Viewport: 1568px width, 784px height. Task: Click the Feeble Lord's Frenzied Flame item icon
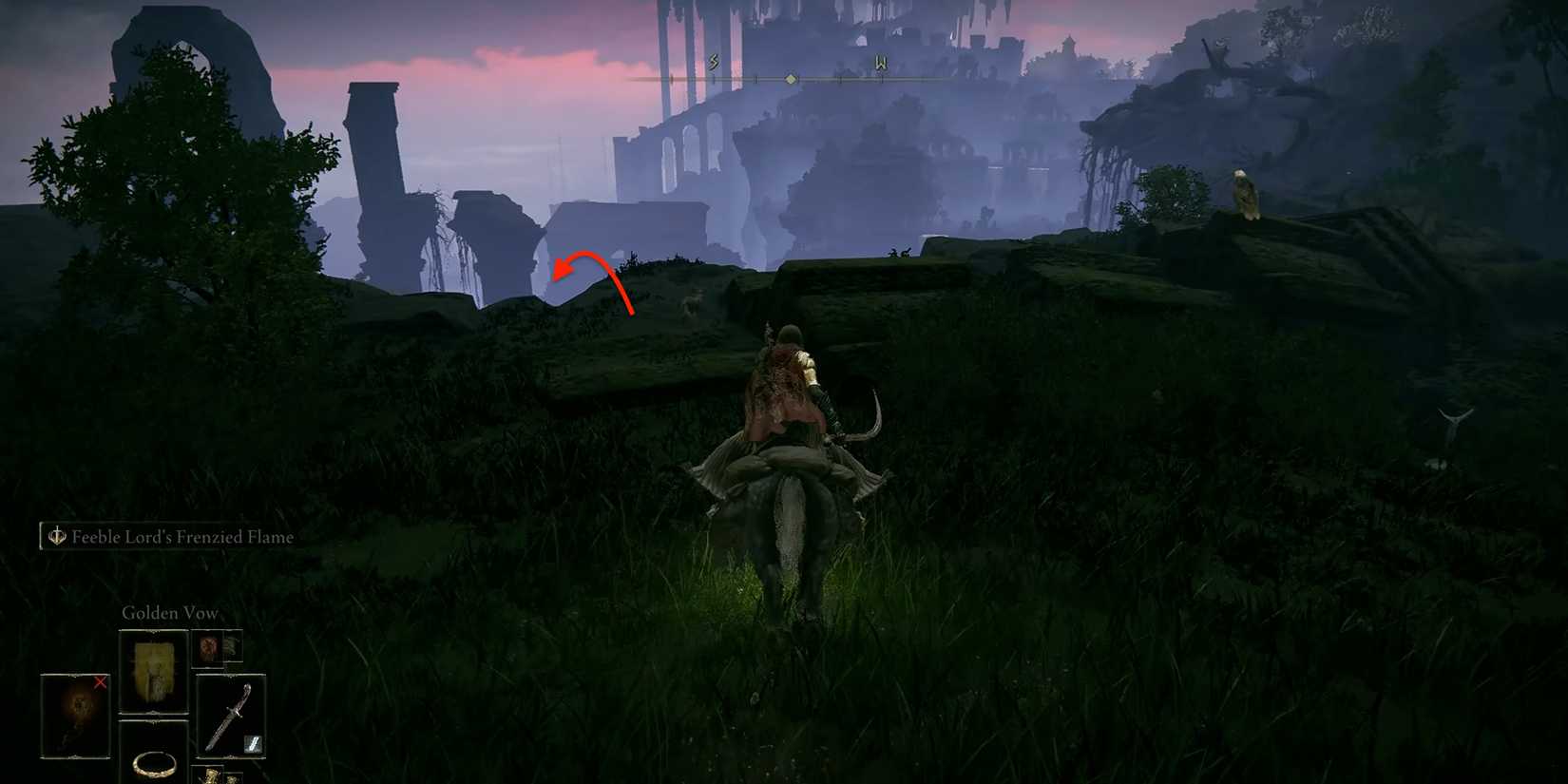(x=57, y=537)
